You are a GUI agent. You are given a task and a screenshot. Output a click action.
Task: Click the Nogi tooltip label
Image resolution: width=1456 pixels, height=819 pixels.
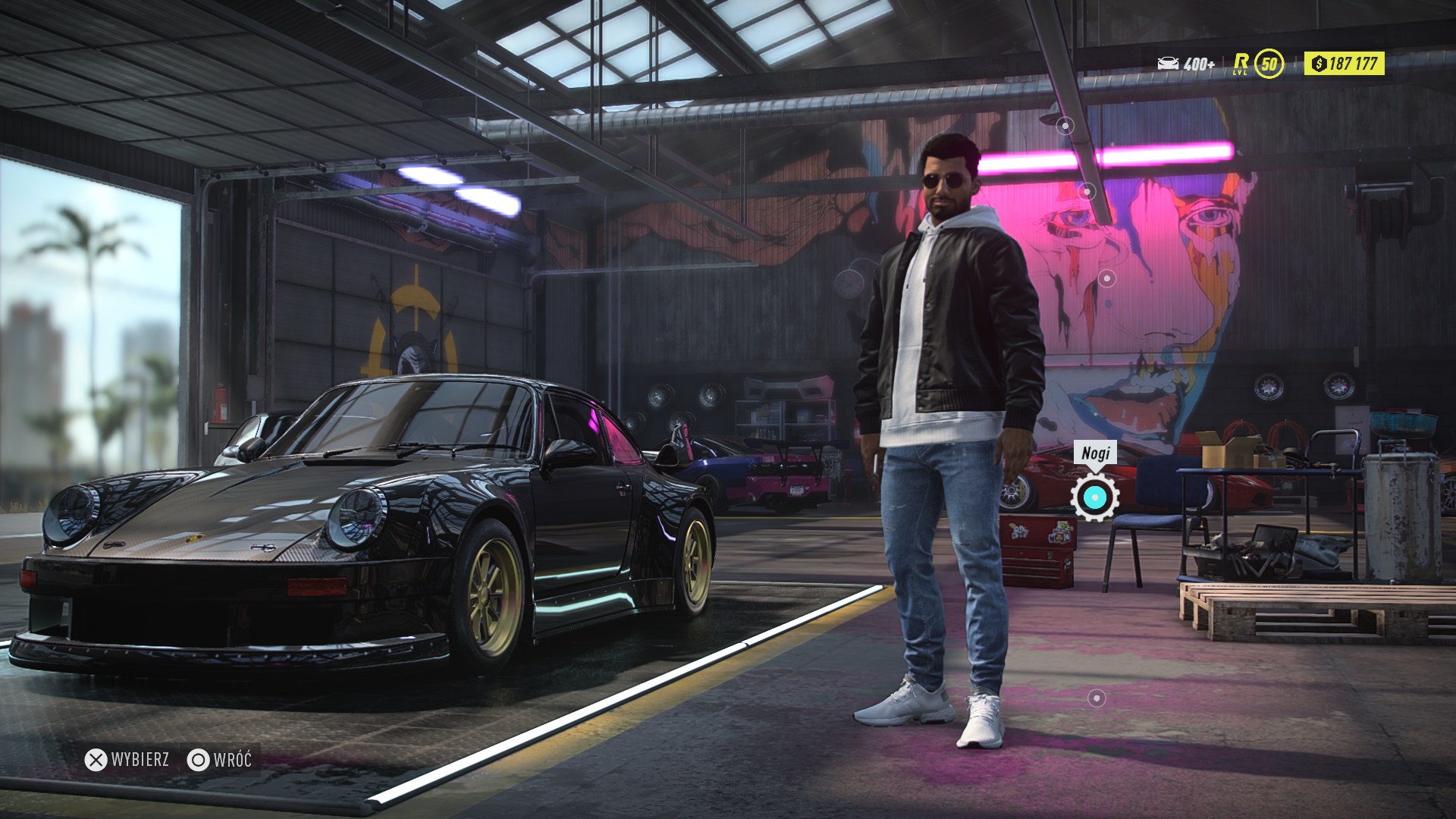coord(1095,453)
